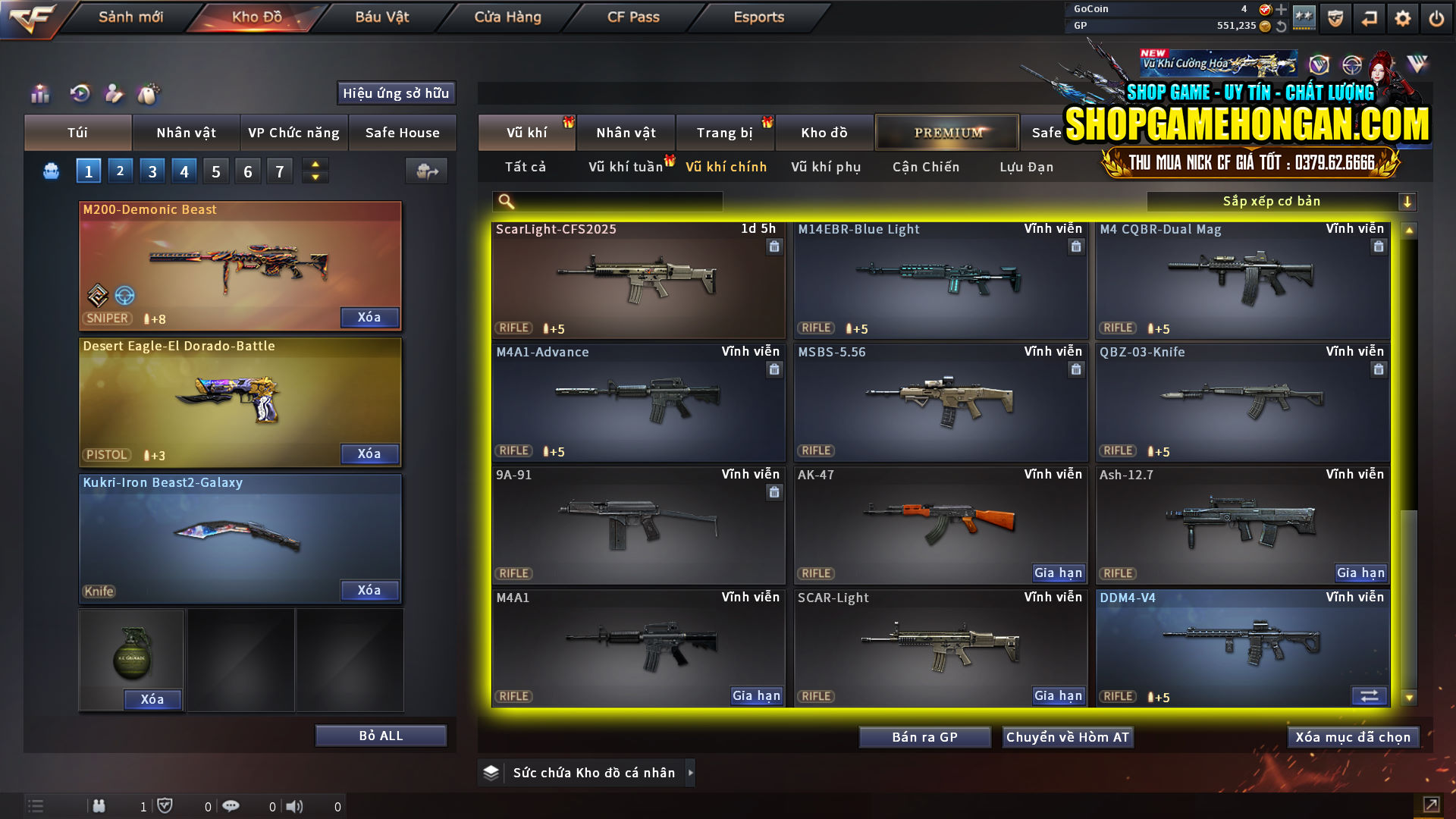Click the Bán ra GP button
The width and height of the screenshot is (1456, 819).
point(924,736)
